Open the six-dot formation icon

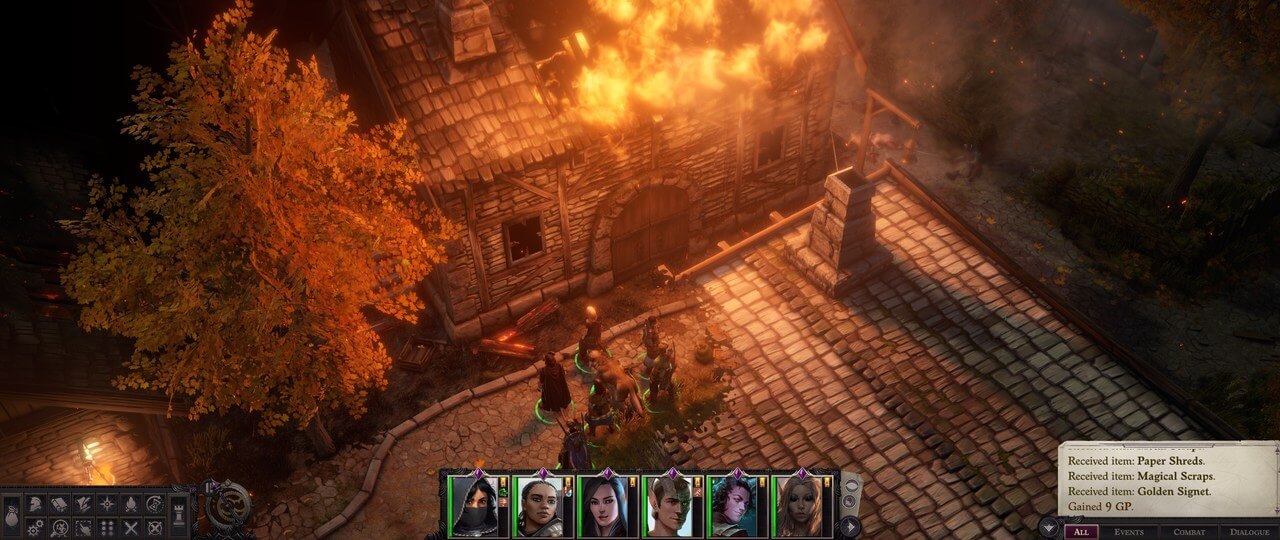coord(107,527)
